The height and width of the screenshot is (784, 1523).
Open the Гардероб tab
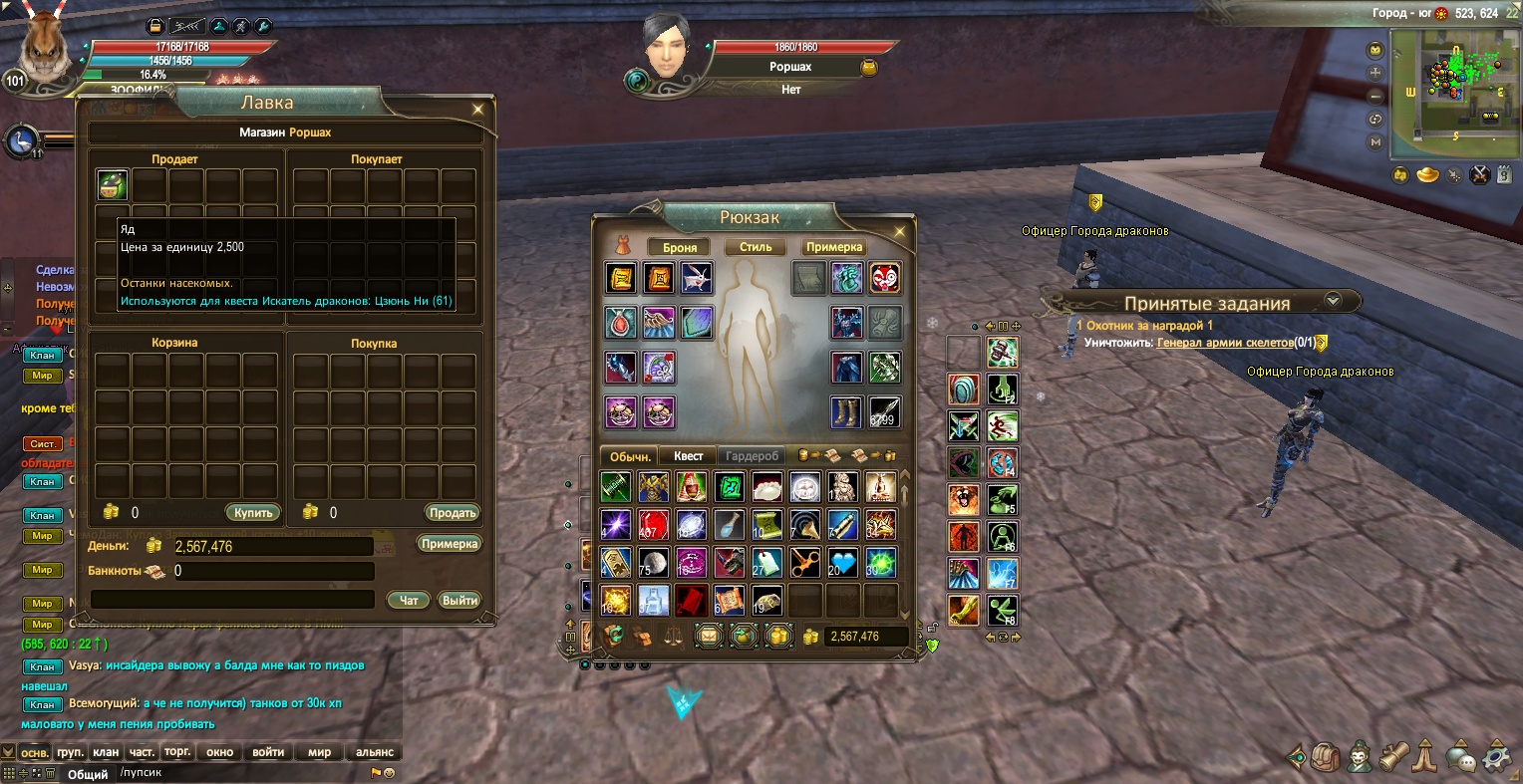(752, 456)
